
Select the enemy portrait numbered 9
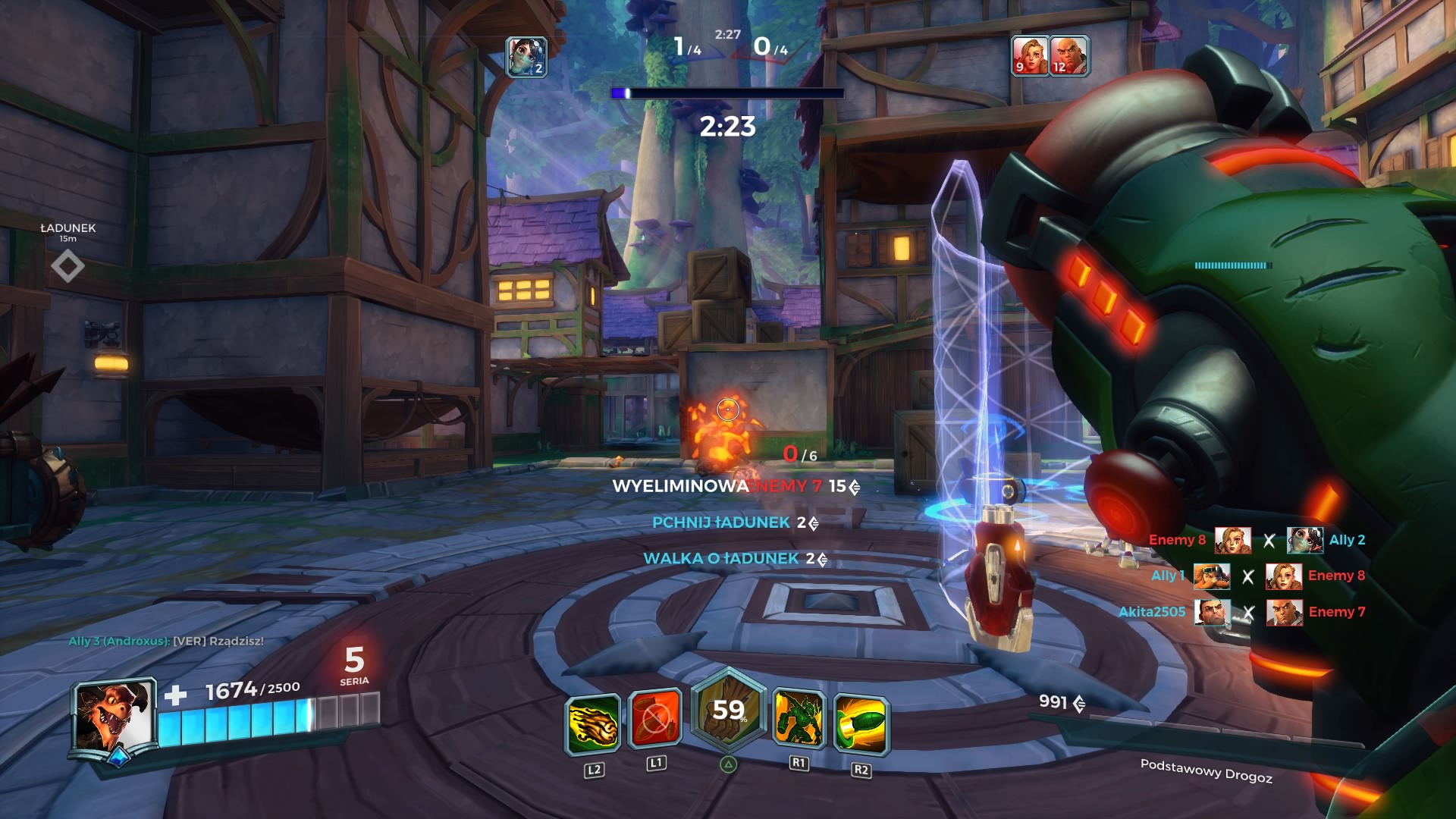[1031, 55]
